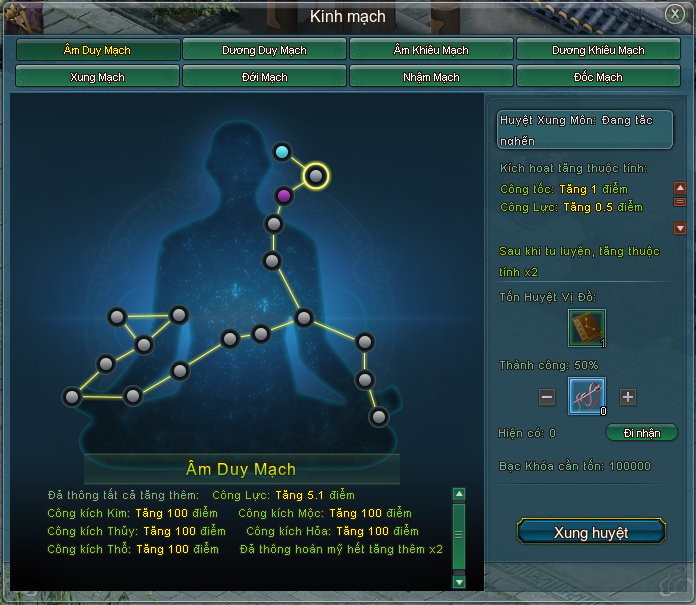
Task: Click the red talisman success-rate slot
Action: 587,397
